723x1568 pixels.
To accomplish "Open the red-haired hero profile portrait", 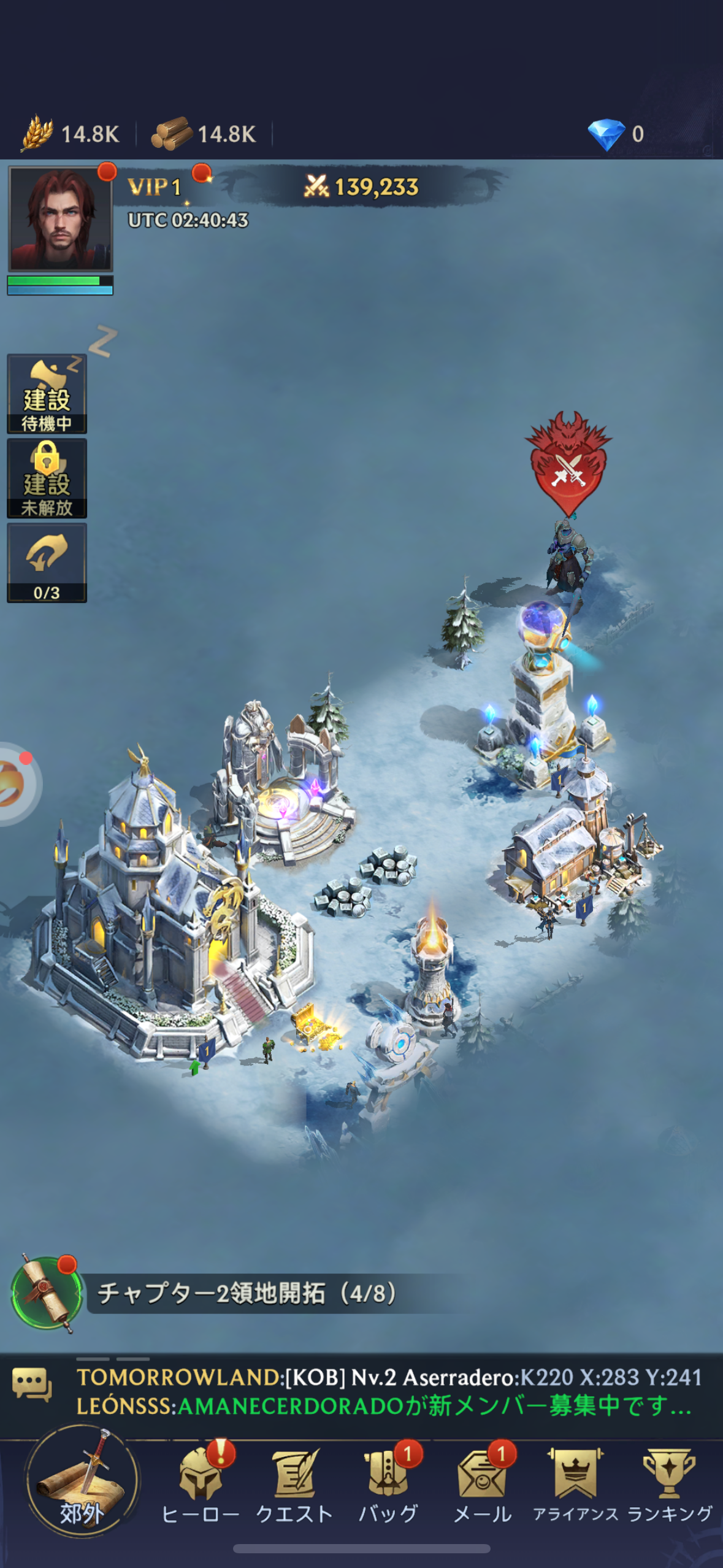I will (x=60, y=219).
